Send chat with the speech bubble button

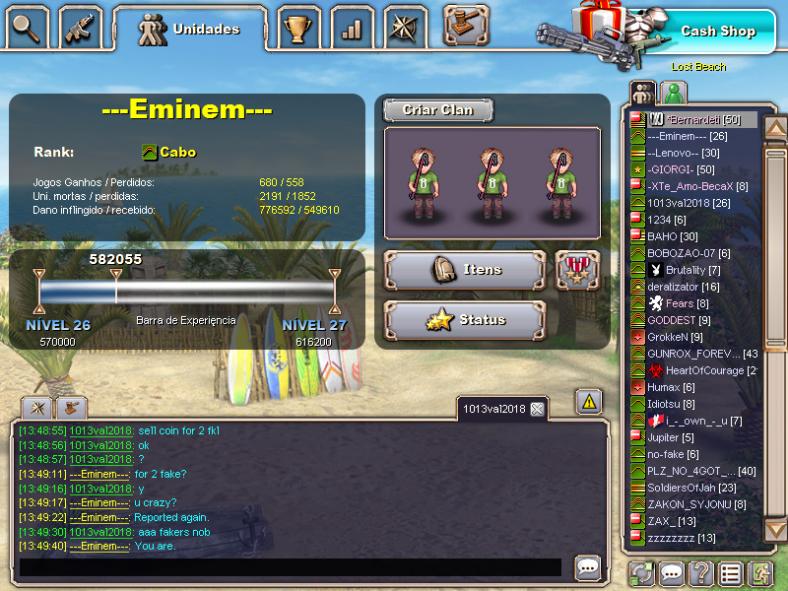click(x=588, y=567)
